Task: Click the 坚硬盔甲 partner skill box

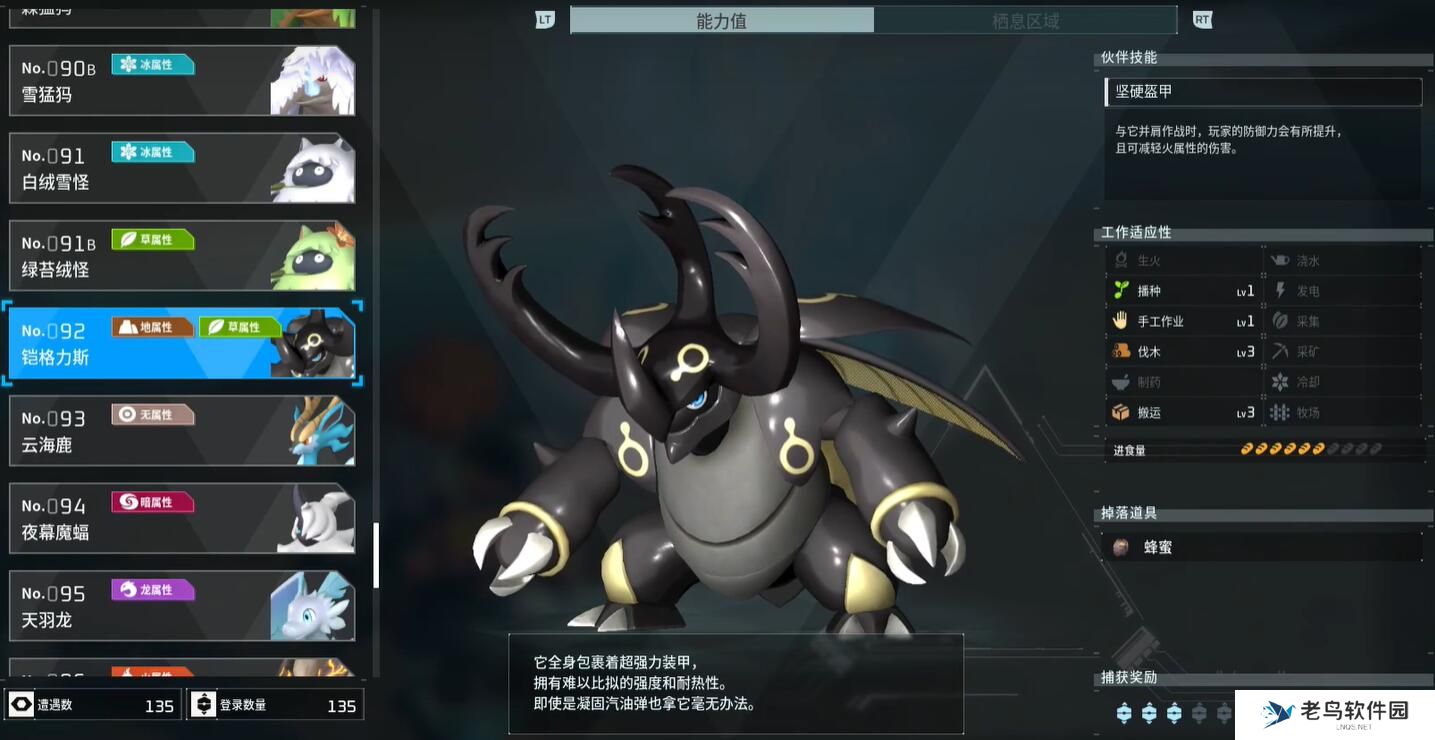Action: click(x=1263, y=92)
